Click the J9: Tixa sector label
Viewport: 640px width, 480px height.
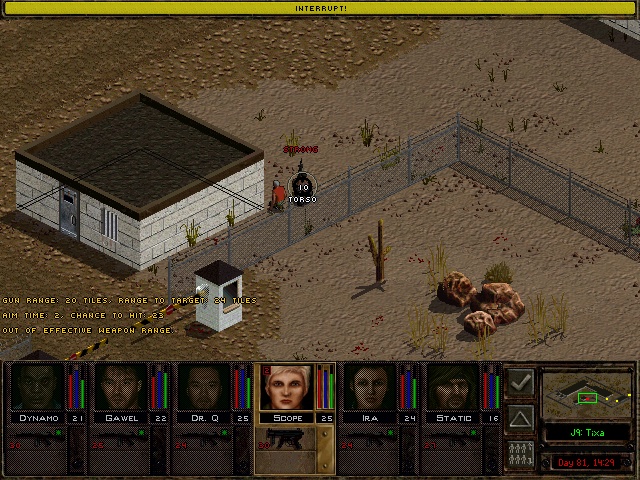[587, 433]
